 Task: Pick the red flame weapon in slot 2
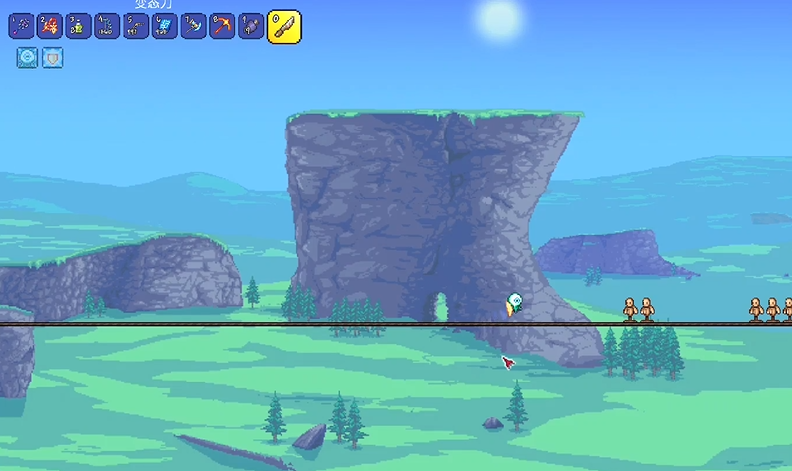pyautogui.click(x=50, y=26)
